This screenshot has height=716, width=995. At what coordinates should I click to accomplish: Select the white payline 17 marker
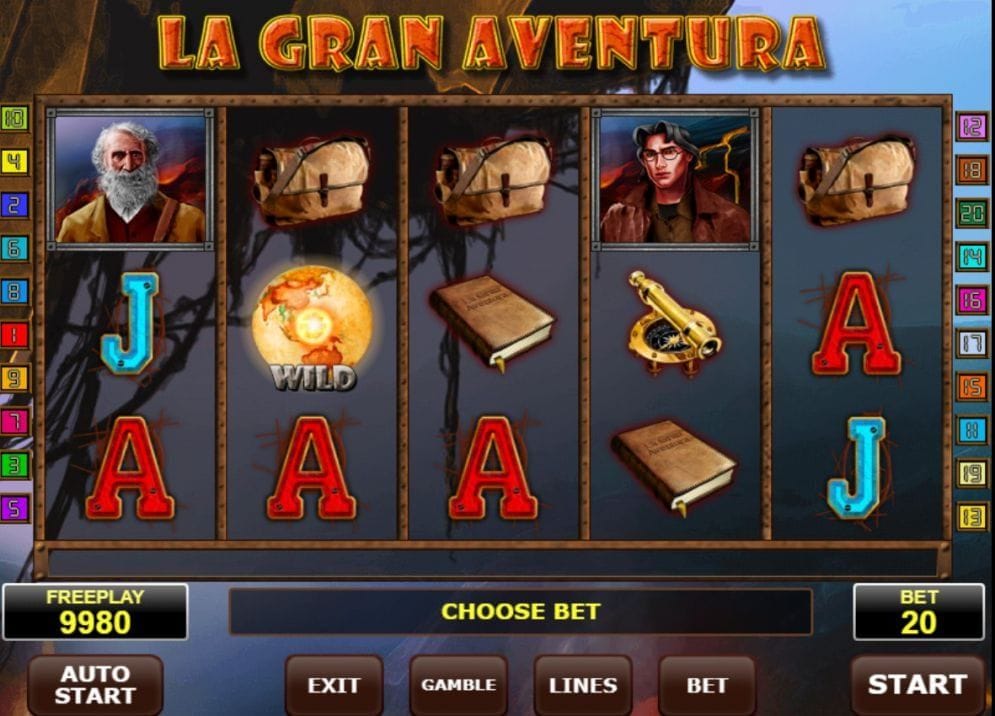point(972,344)
